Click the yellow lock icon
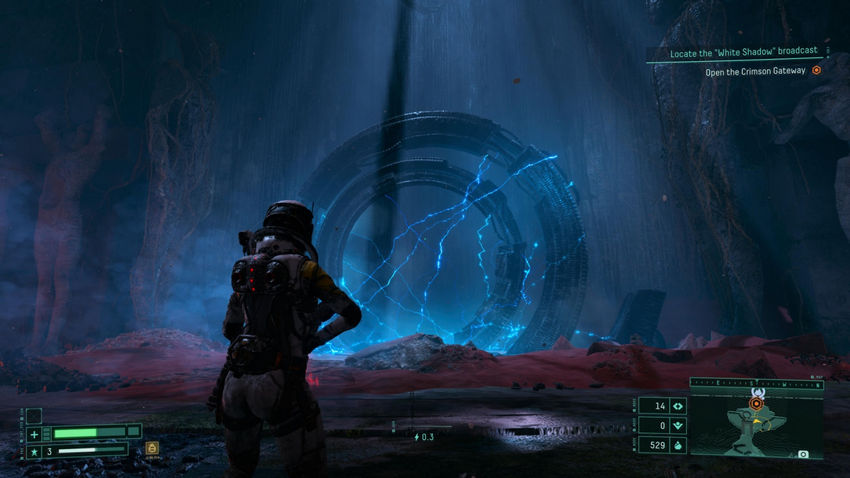850x478 pixels. coord(151,448)
